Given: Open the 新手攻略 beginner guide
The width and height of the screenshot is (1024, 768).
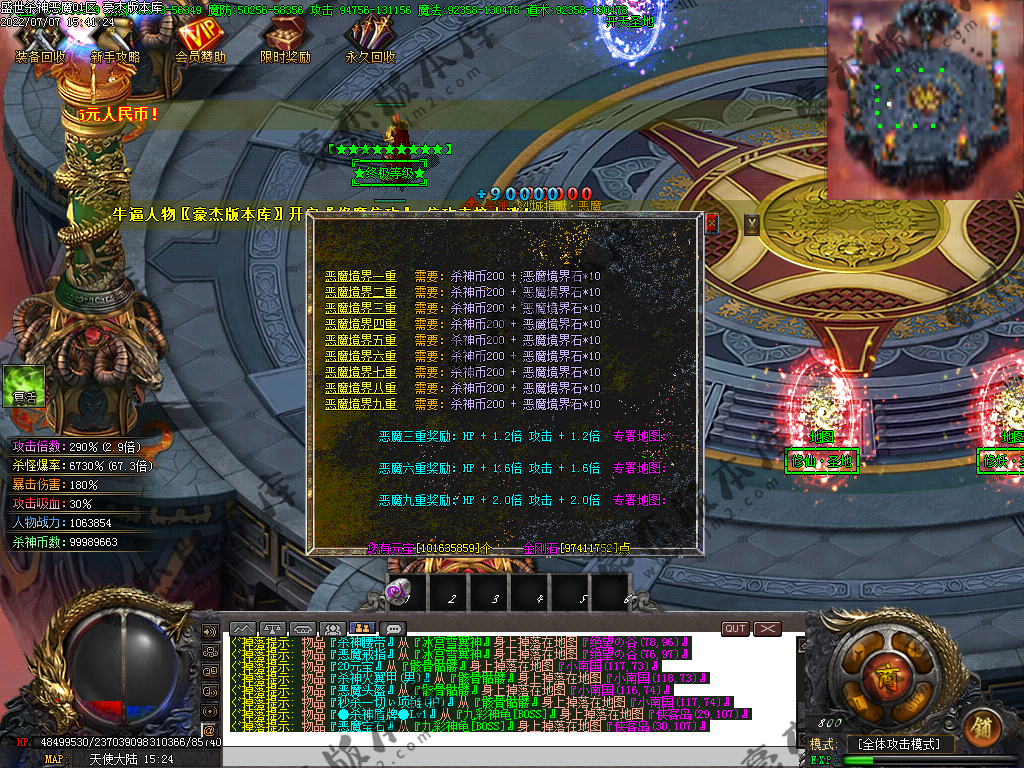Looking at the screenshot, I should 115,40.
